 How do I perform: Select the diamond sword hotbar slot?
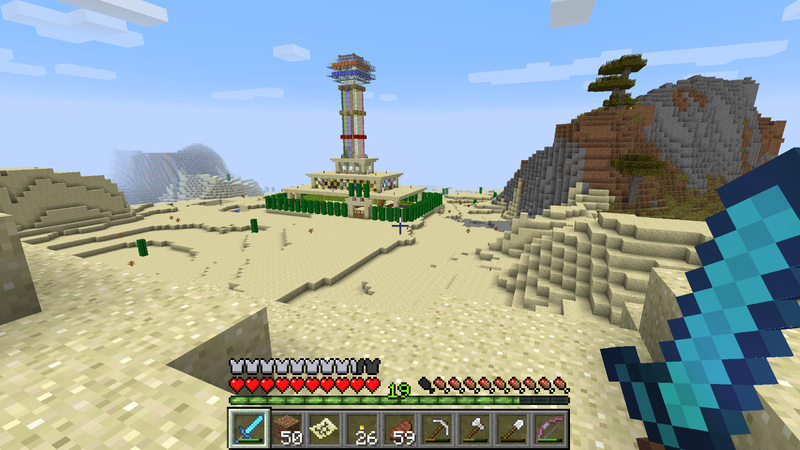(x=247, y=428)
